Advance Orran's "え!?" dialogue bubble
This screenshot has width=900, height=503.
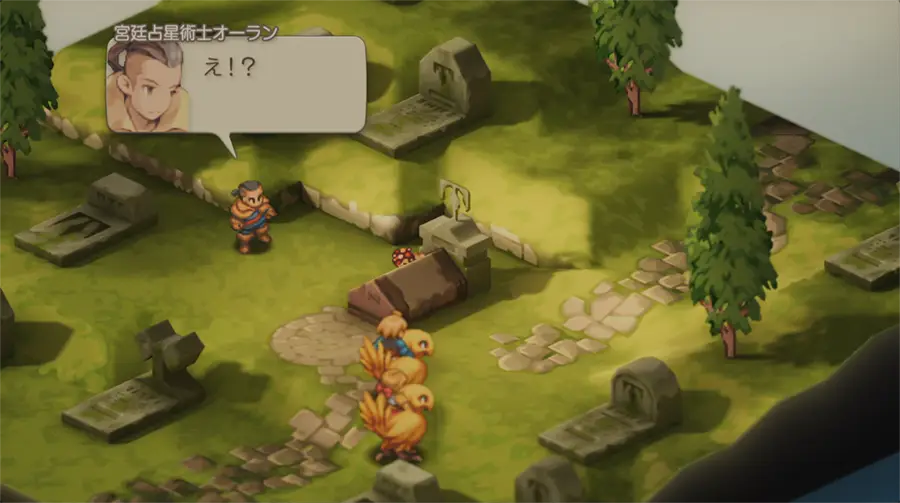tap(236, 86)
